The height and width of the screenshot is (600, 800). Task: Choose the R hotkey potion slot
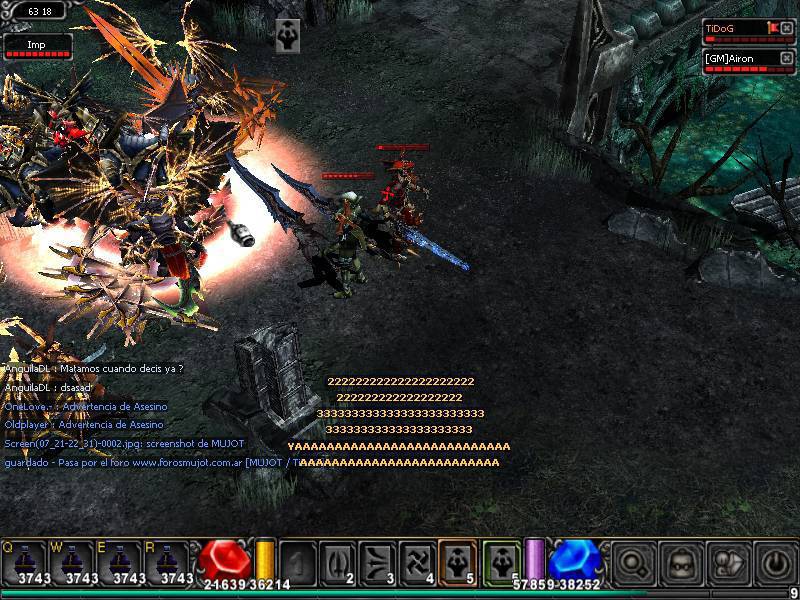(x=171, y=563)
